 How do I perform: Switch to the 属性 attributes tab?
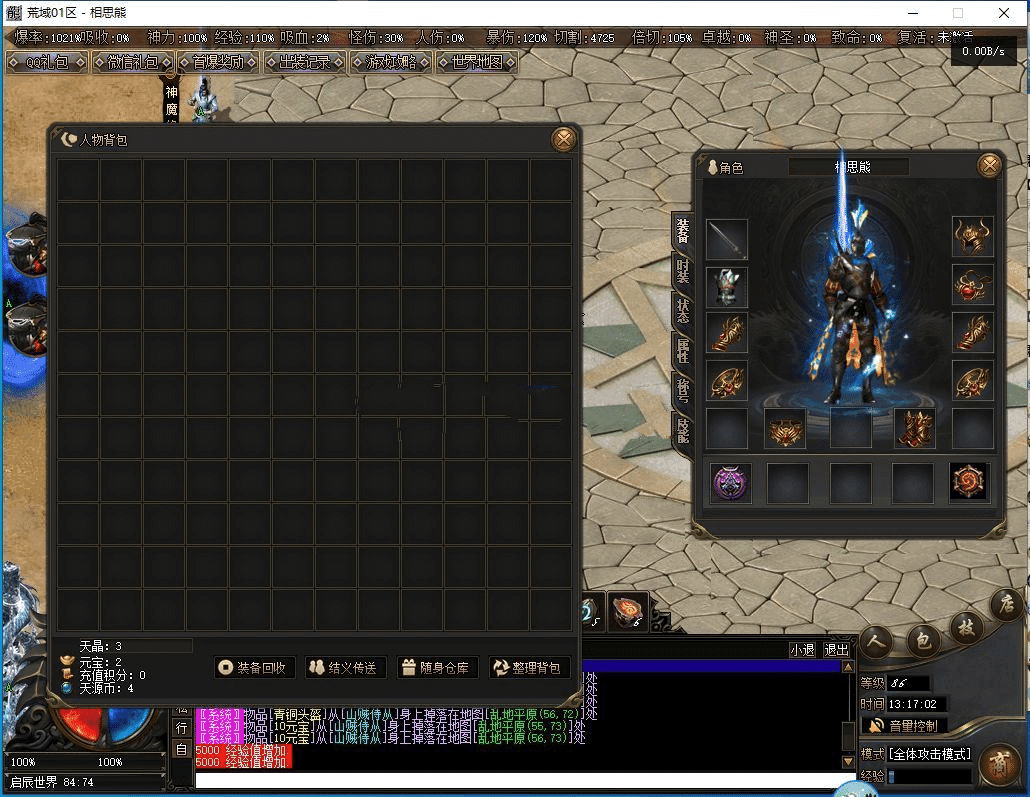coord(683,349)
